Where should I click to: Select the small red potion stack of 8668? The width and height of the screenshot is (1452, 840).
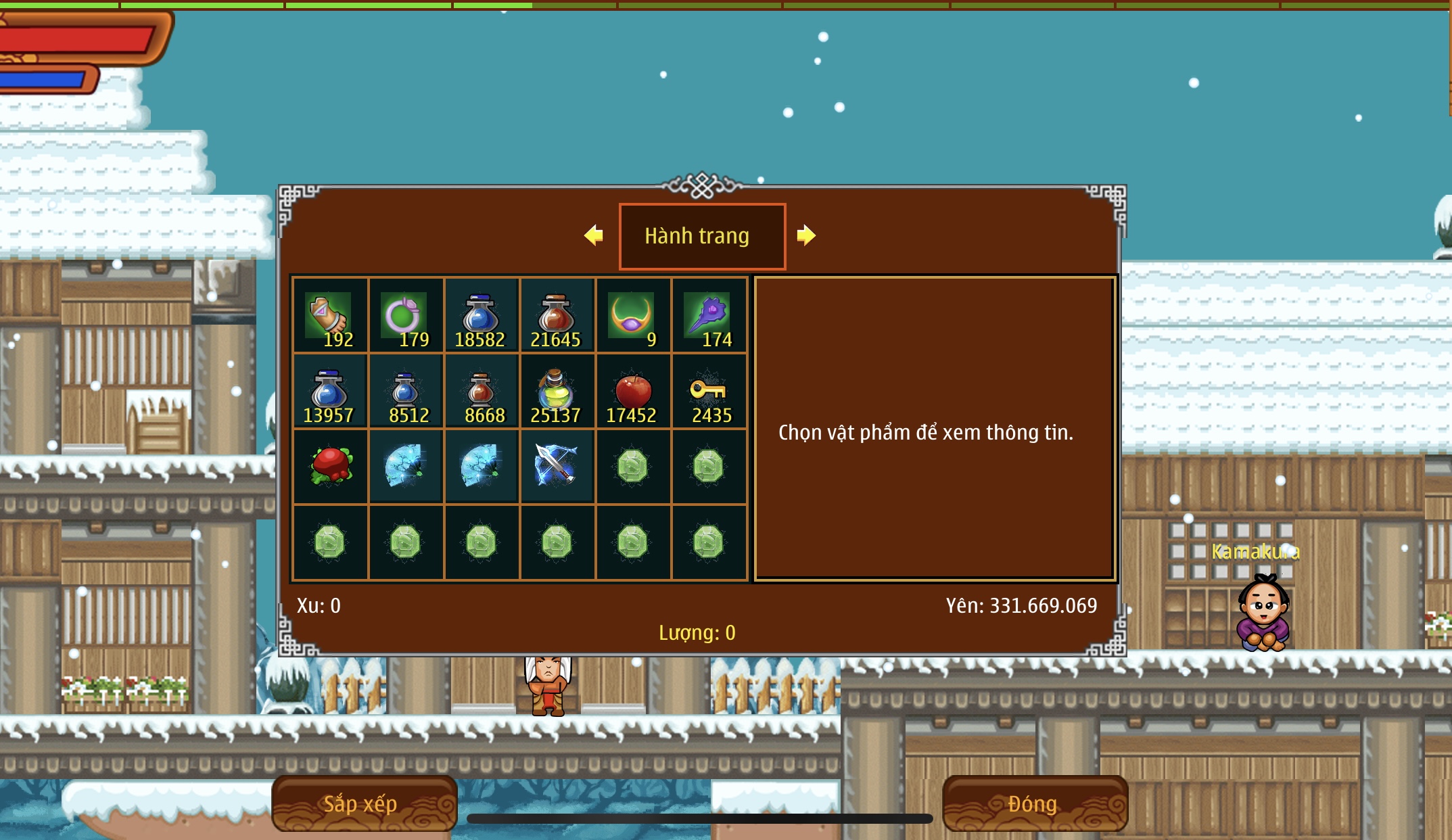tap(482, 391)
